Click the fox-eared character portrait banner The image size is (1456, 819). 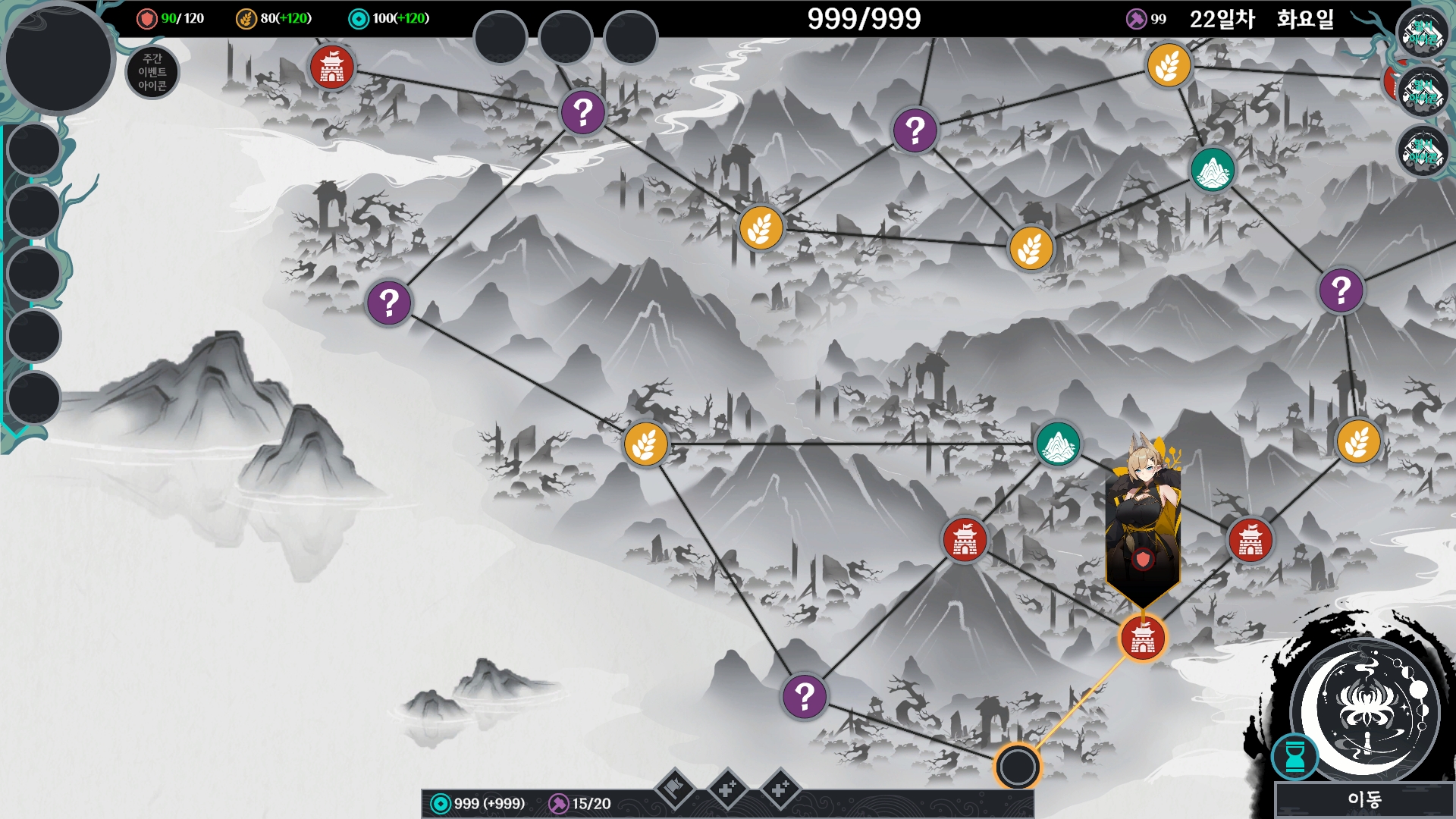1143,523
